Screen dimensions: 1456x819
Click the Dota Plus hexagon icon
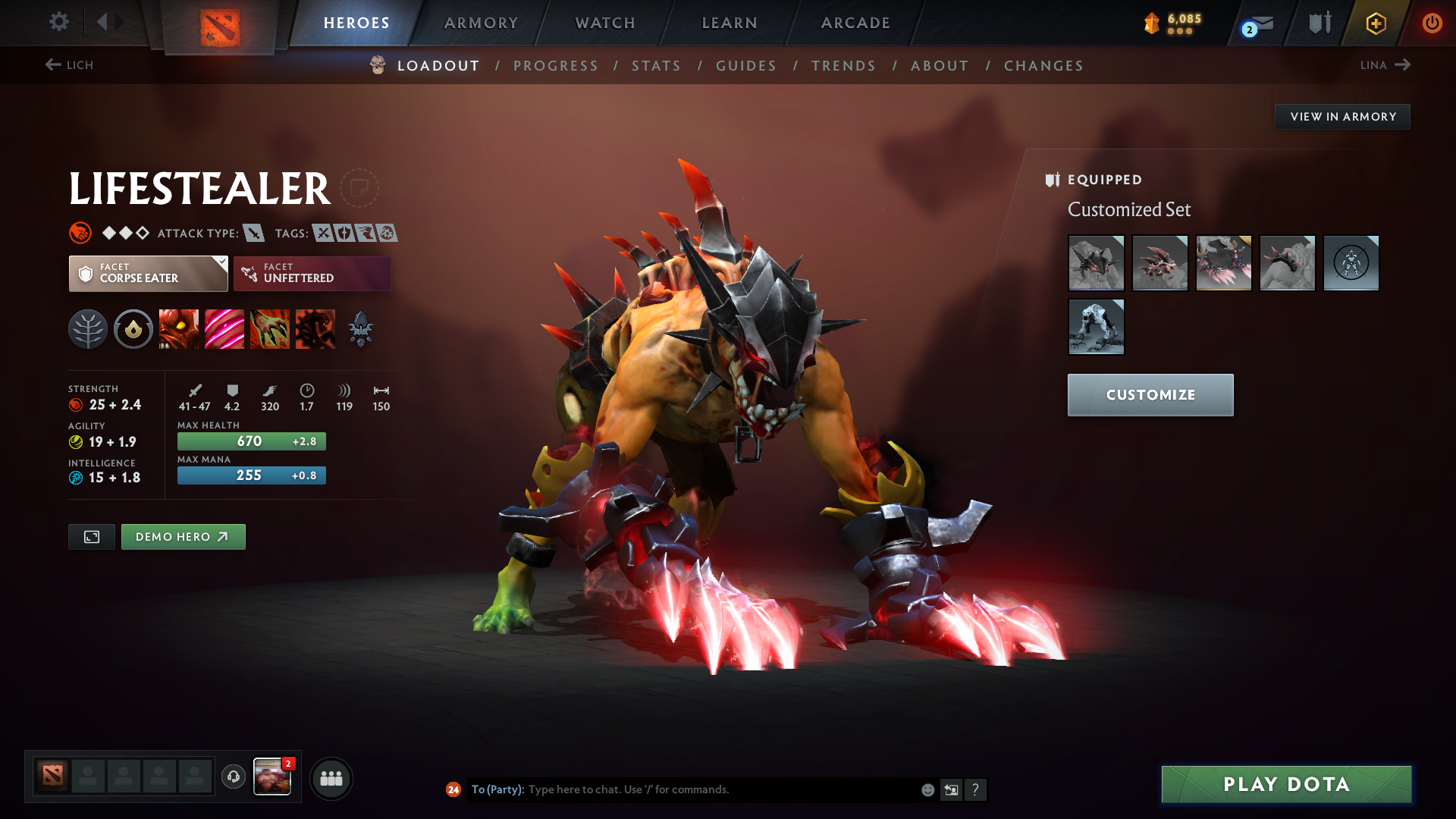1376,23
